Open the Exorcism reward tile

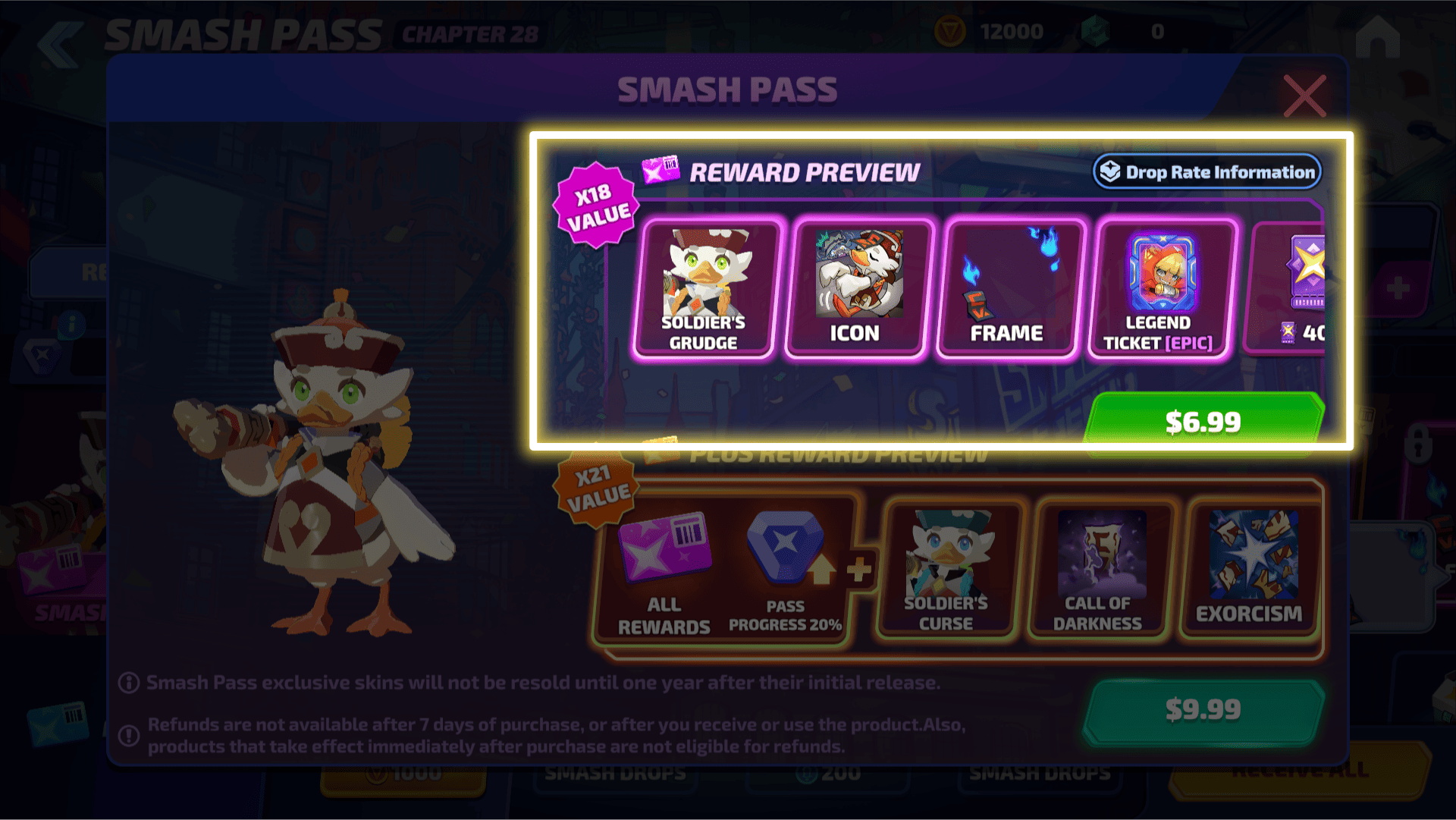pos(1250,569)
